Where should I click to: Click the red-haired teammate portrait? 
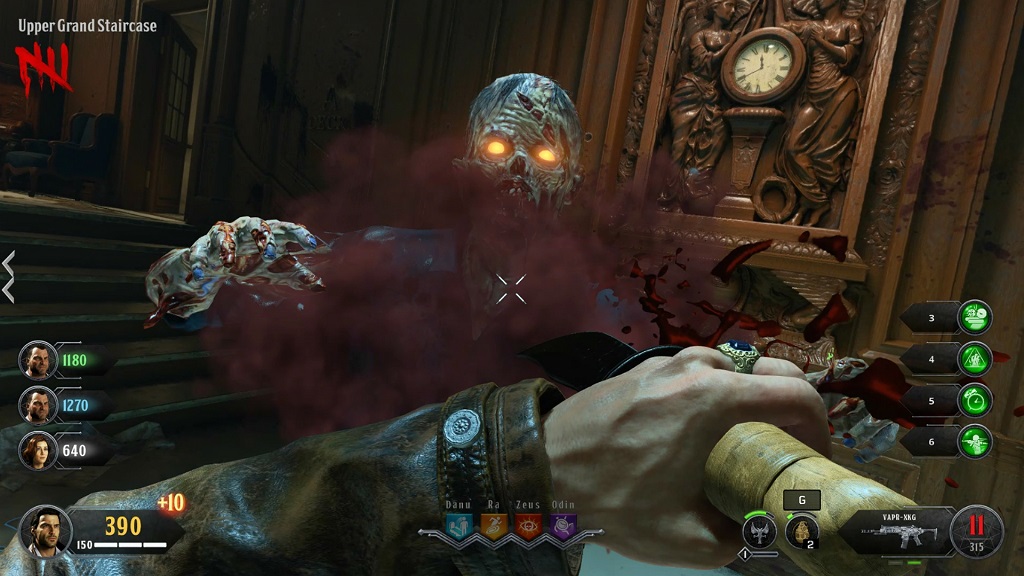(38, 450)
